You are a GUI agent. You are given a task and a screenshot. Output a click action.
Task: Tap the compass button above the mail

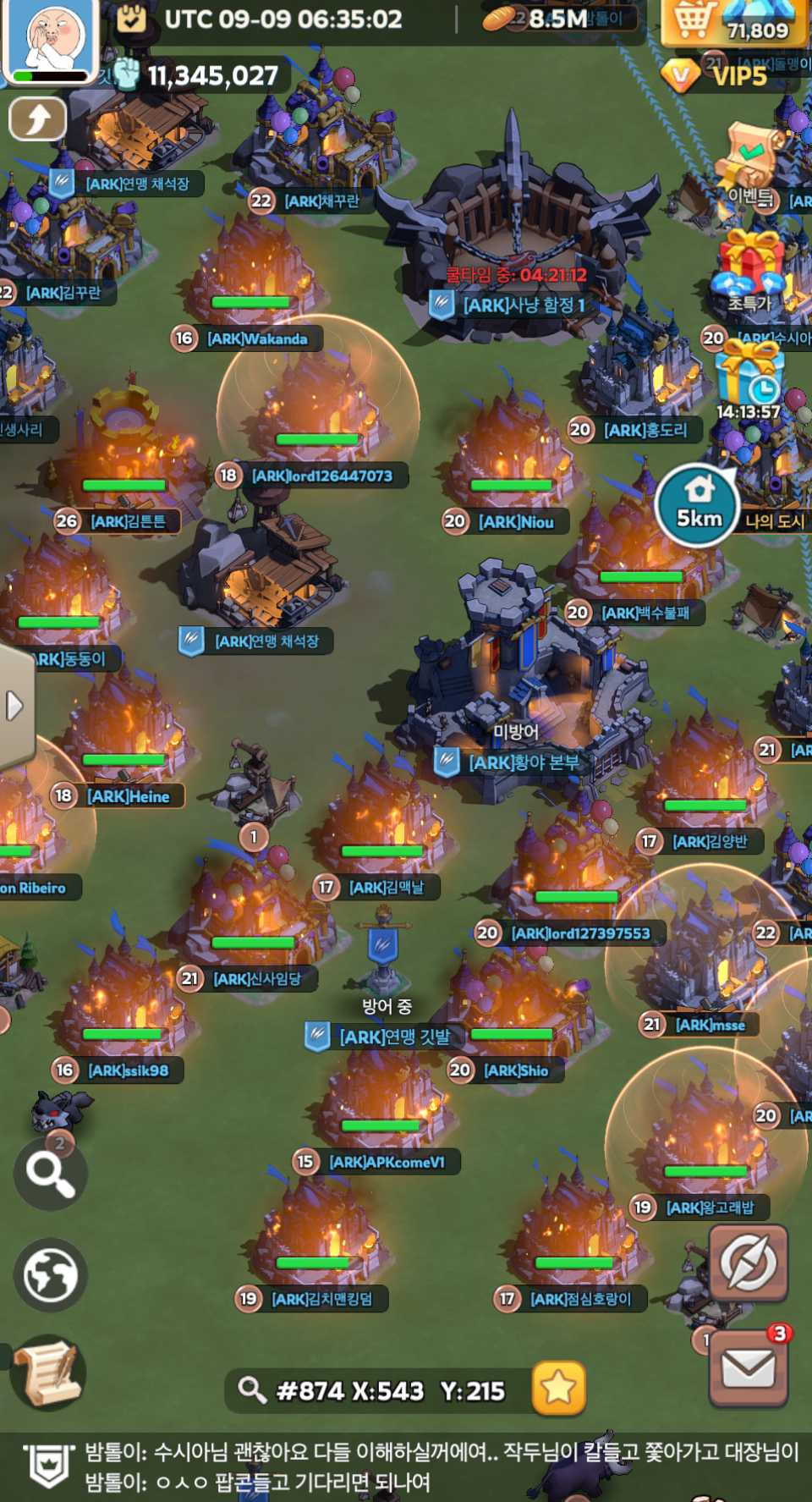tap(748, 1262)
